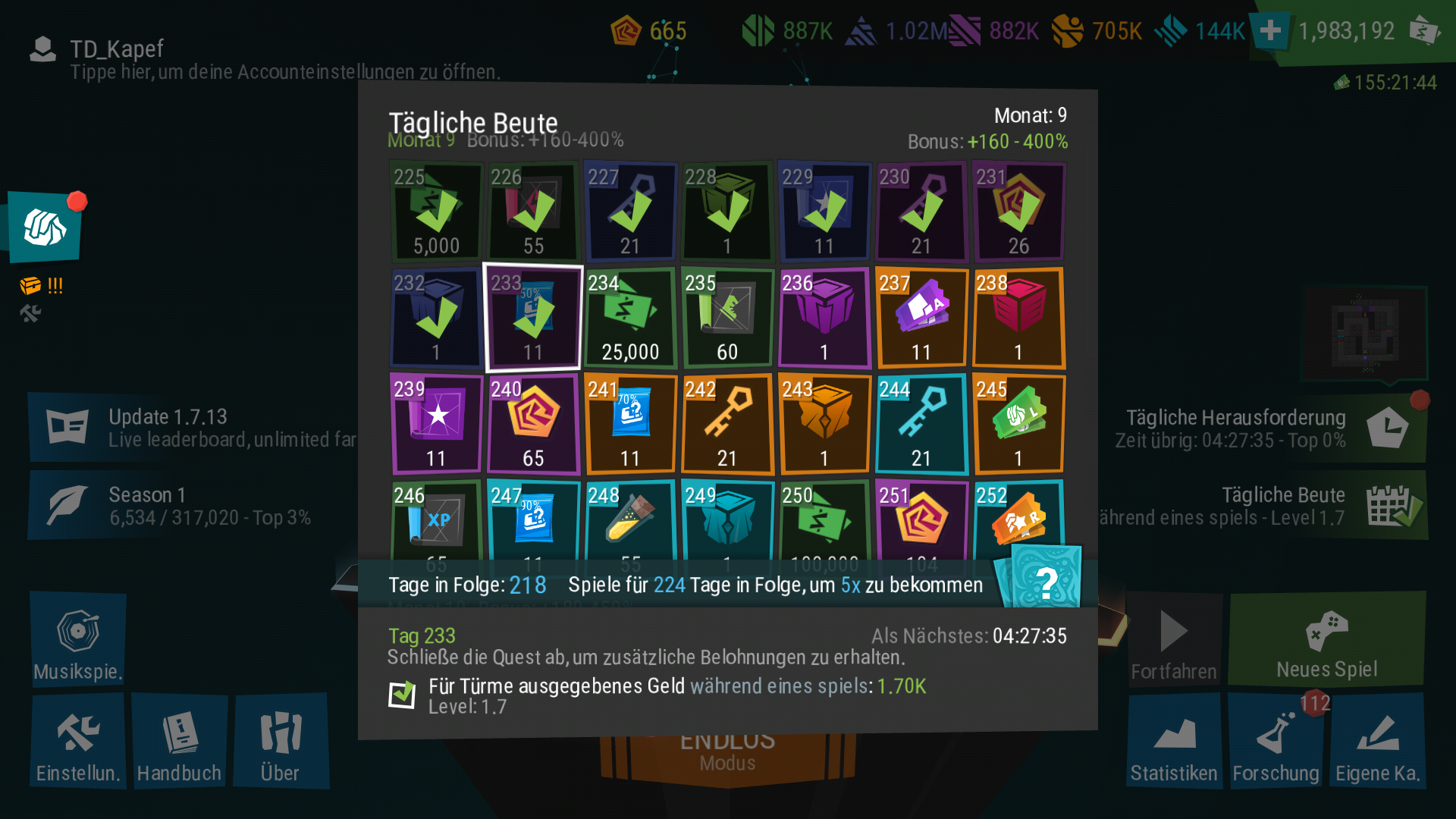The height and width of the screenshot is (819, 1456).
Task: Open the Handbuch menu
Action: [179, 742]
